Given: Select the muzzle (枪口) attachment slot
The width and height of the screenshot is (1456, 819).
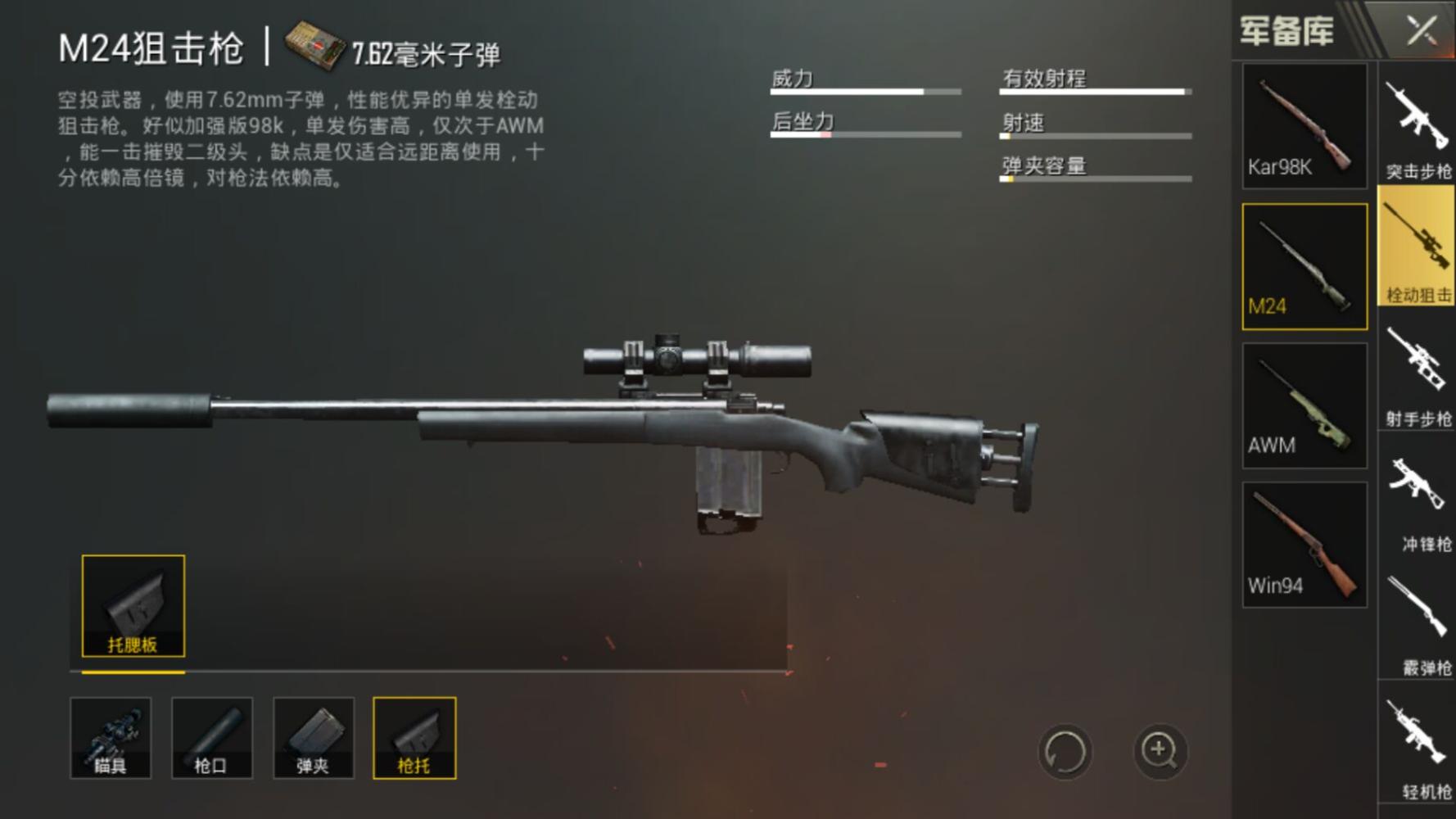Looking at the screenshot, I should click(x=212, y=737).
